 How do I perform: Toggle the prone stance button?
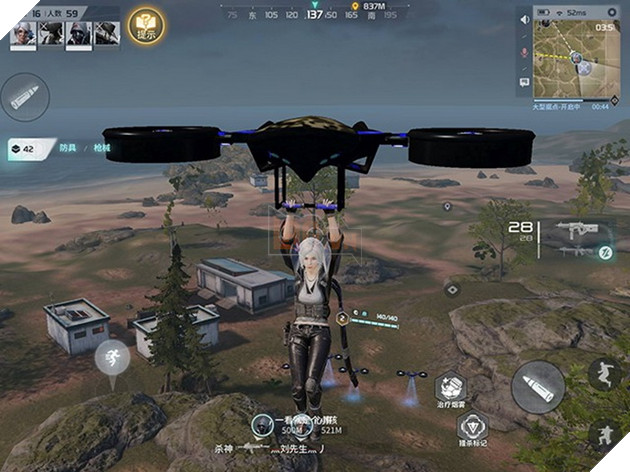tap(604, 436)
